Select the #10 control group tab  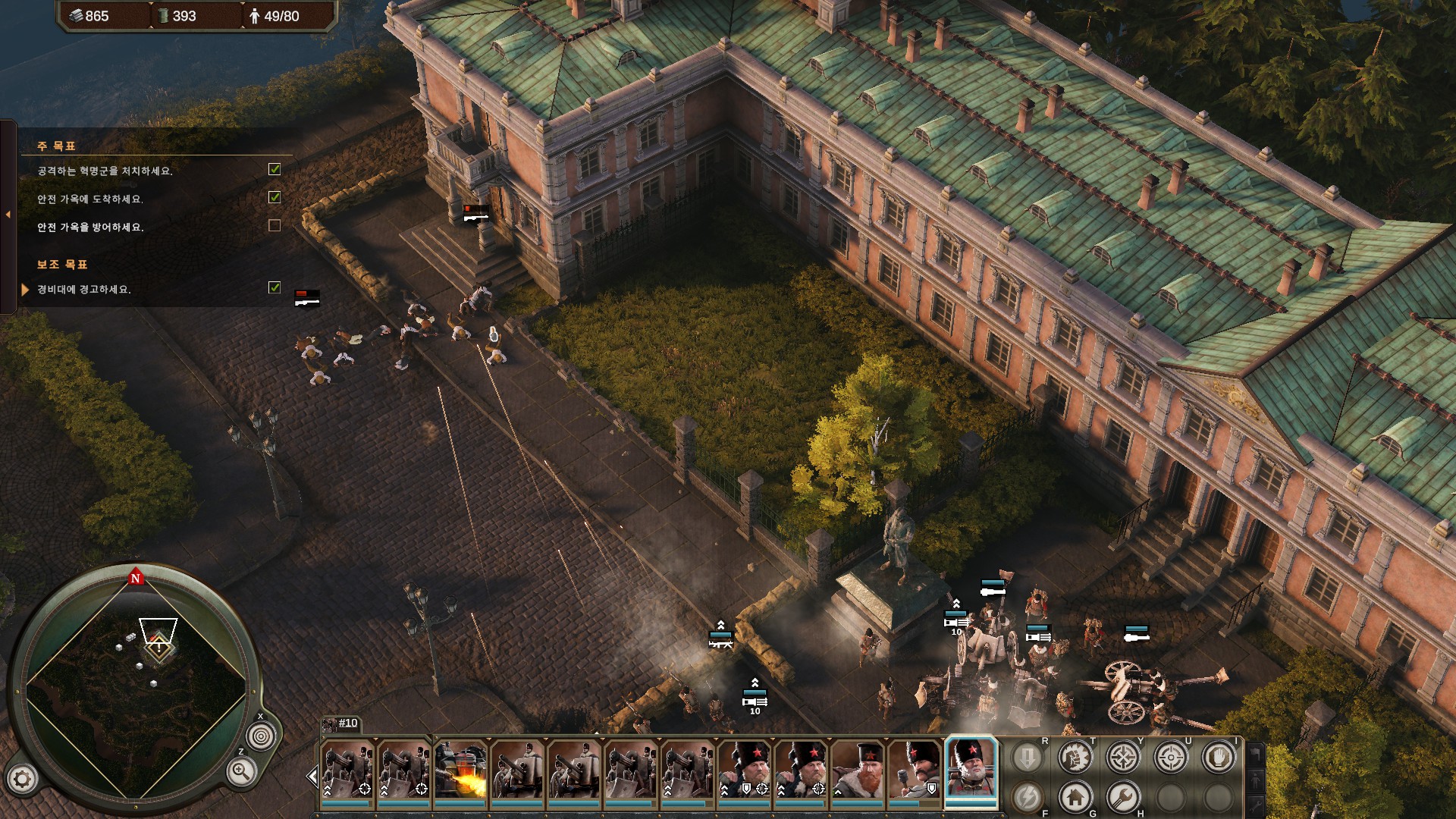[340, 723]
